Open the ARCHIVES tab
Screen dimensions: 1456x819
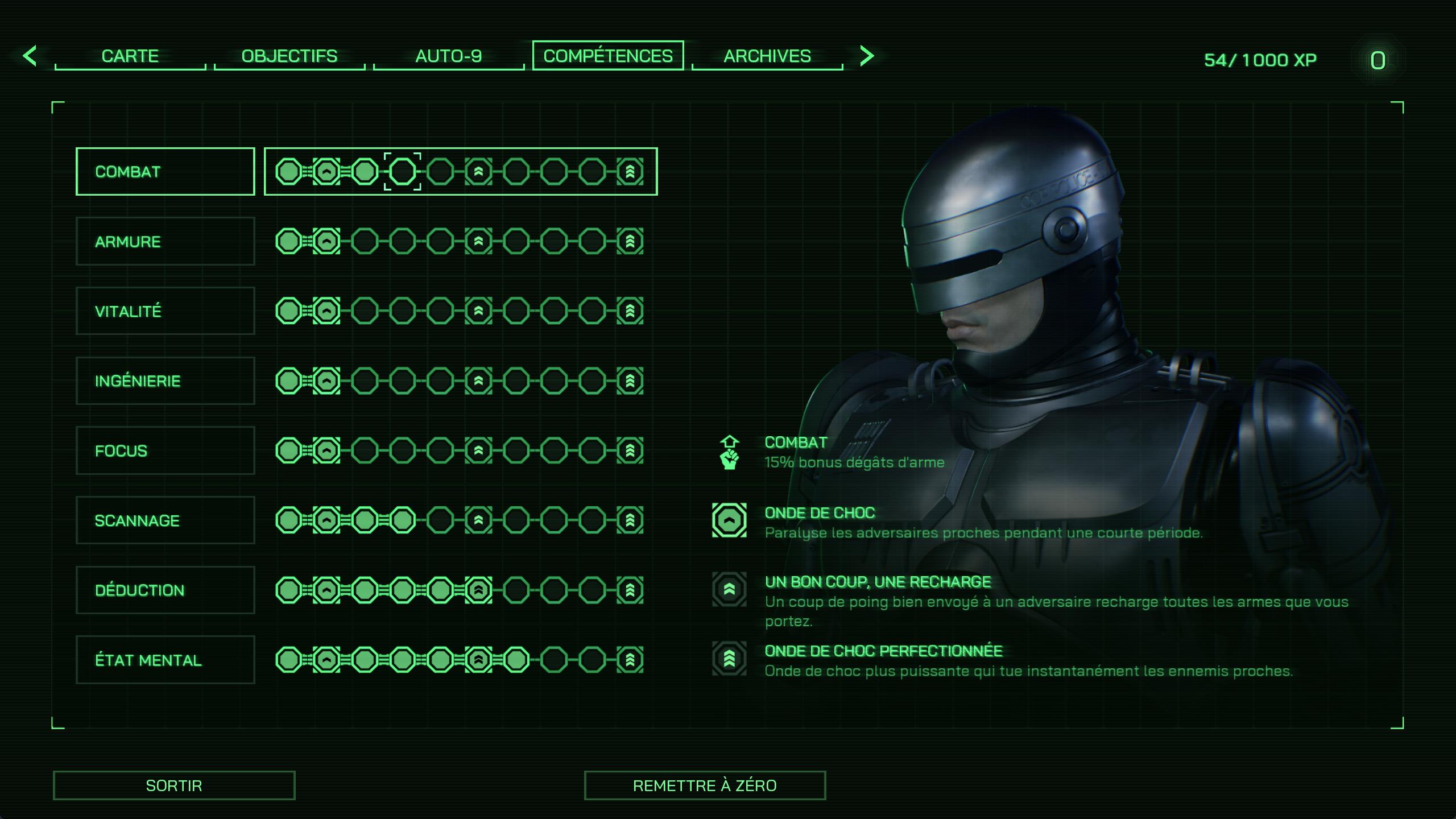point(767,56)
